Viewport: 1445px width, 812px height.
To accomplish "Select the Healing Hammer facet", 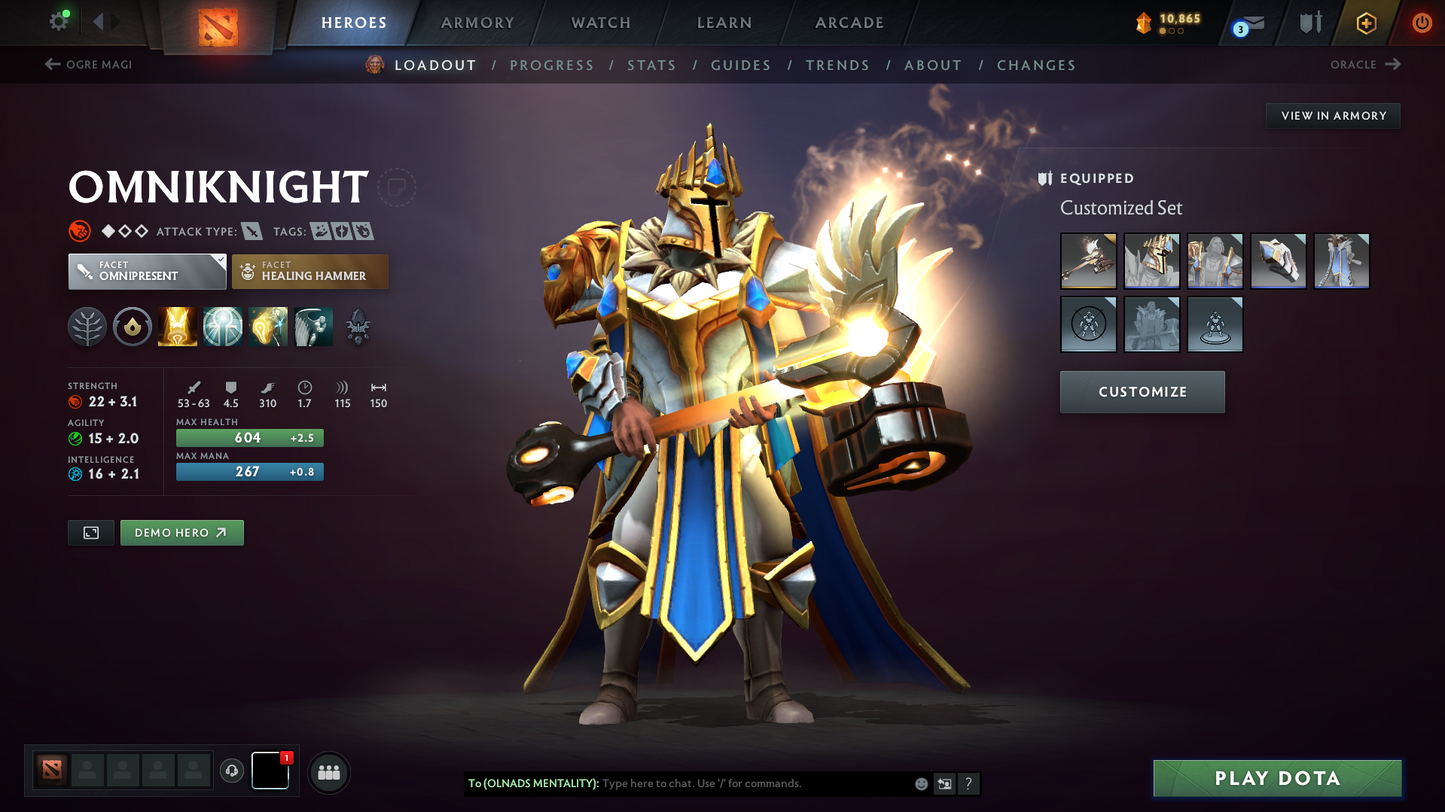I will [310, 271].
